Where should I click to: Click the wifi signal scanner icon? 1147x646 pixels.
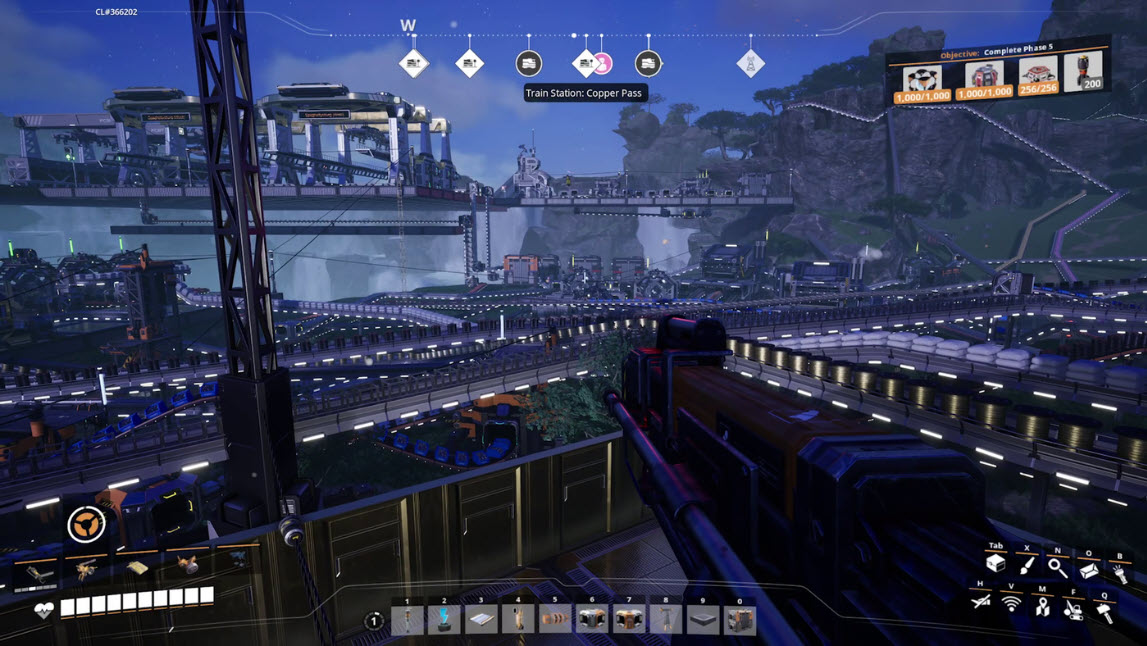[1011, 604]
